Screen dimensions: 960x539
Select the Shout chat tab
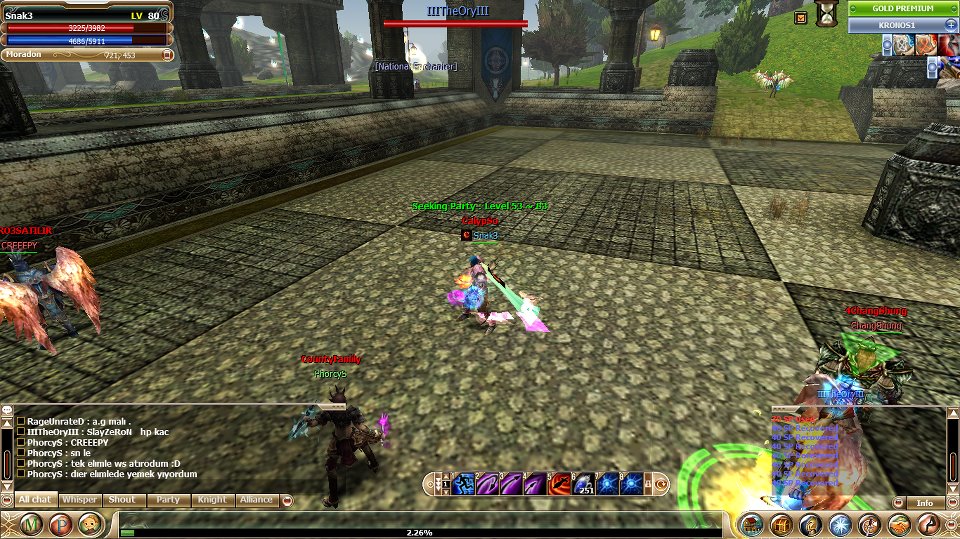click(122, 499)
